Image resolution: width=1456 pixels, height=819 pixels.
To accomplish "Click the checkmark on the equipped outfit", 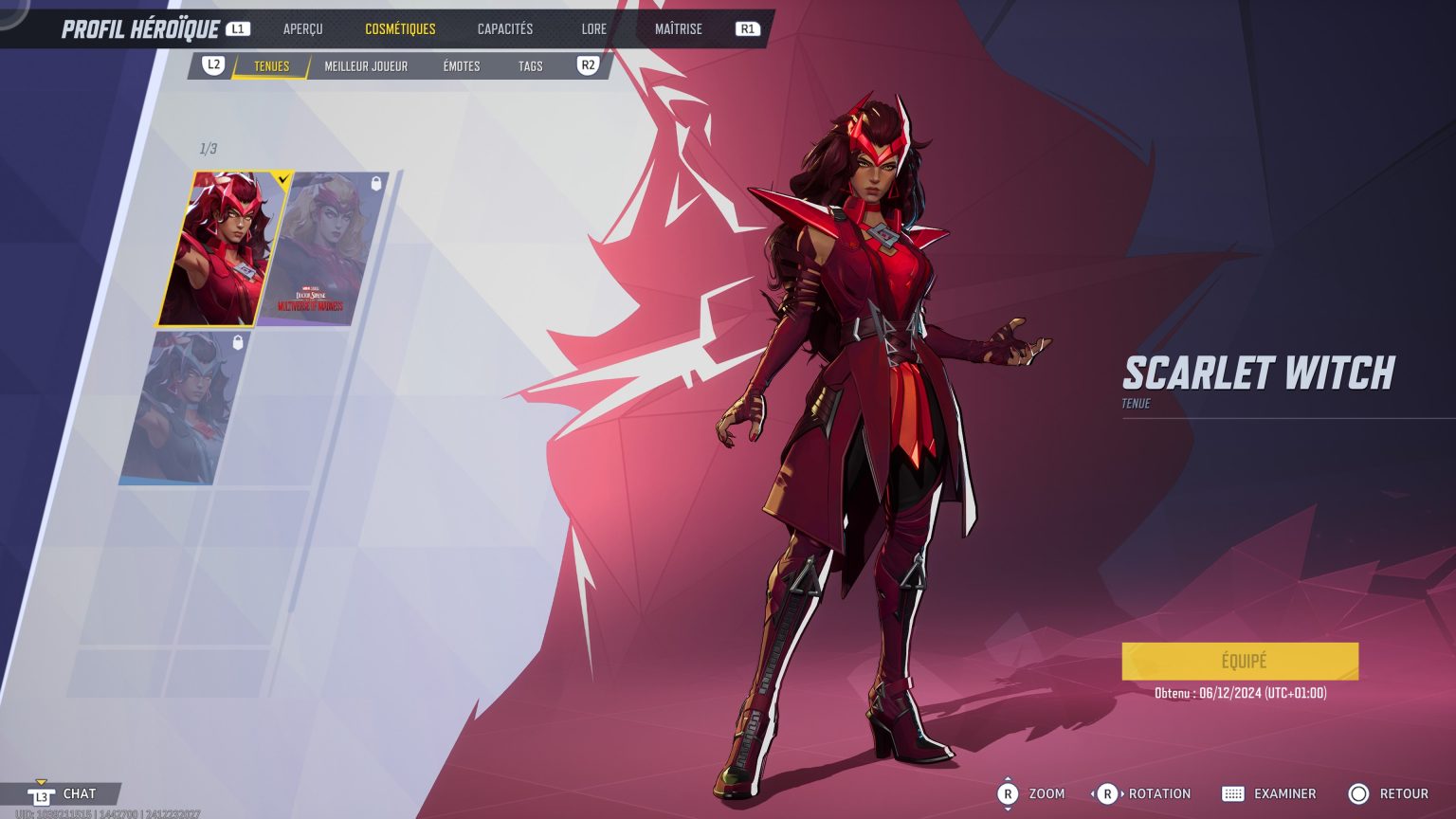I will pyautogui.click(x=282, y=179).
